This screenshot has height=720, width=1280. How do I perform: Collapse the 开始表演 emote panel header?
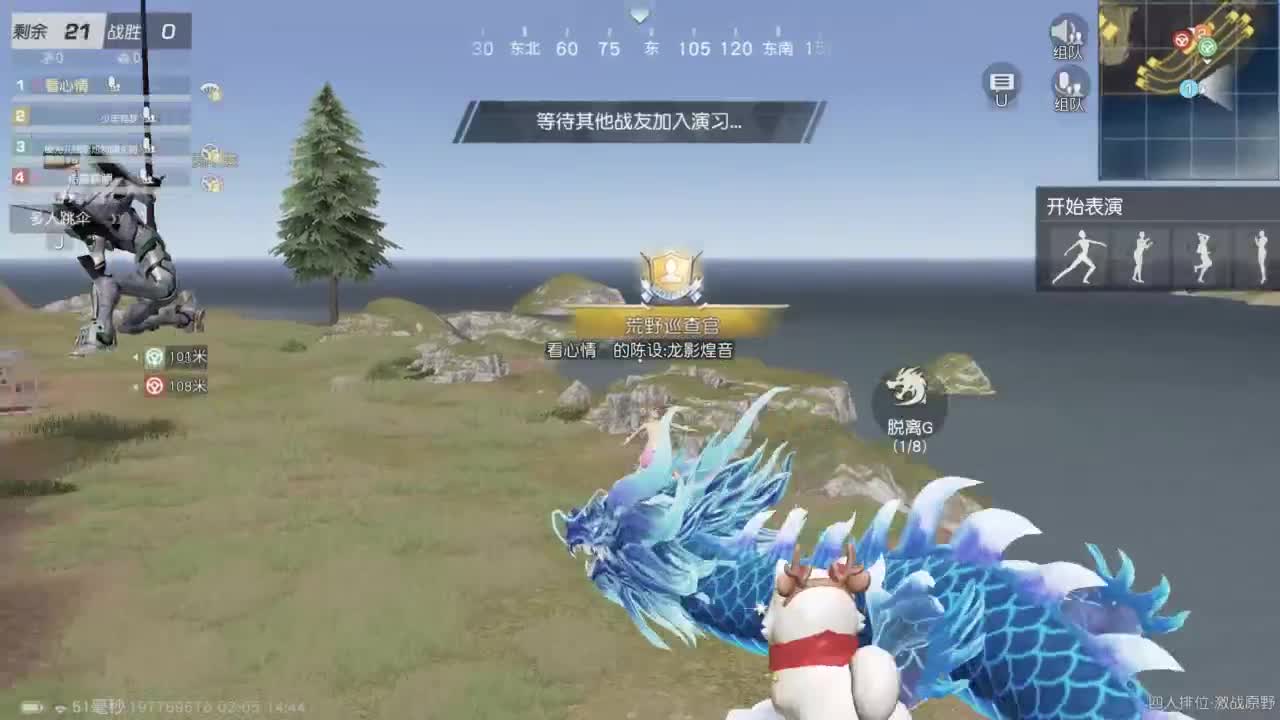tap(1085, 207)
